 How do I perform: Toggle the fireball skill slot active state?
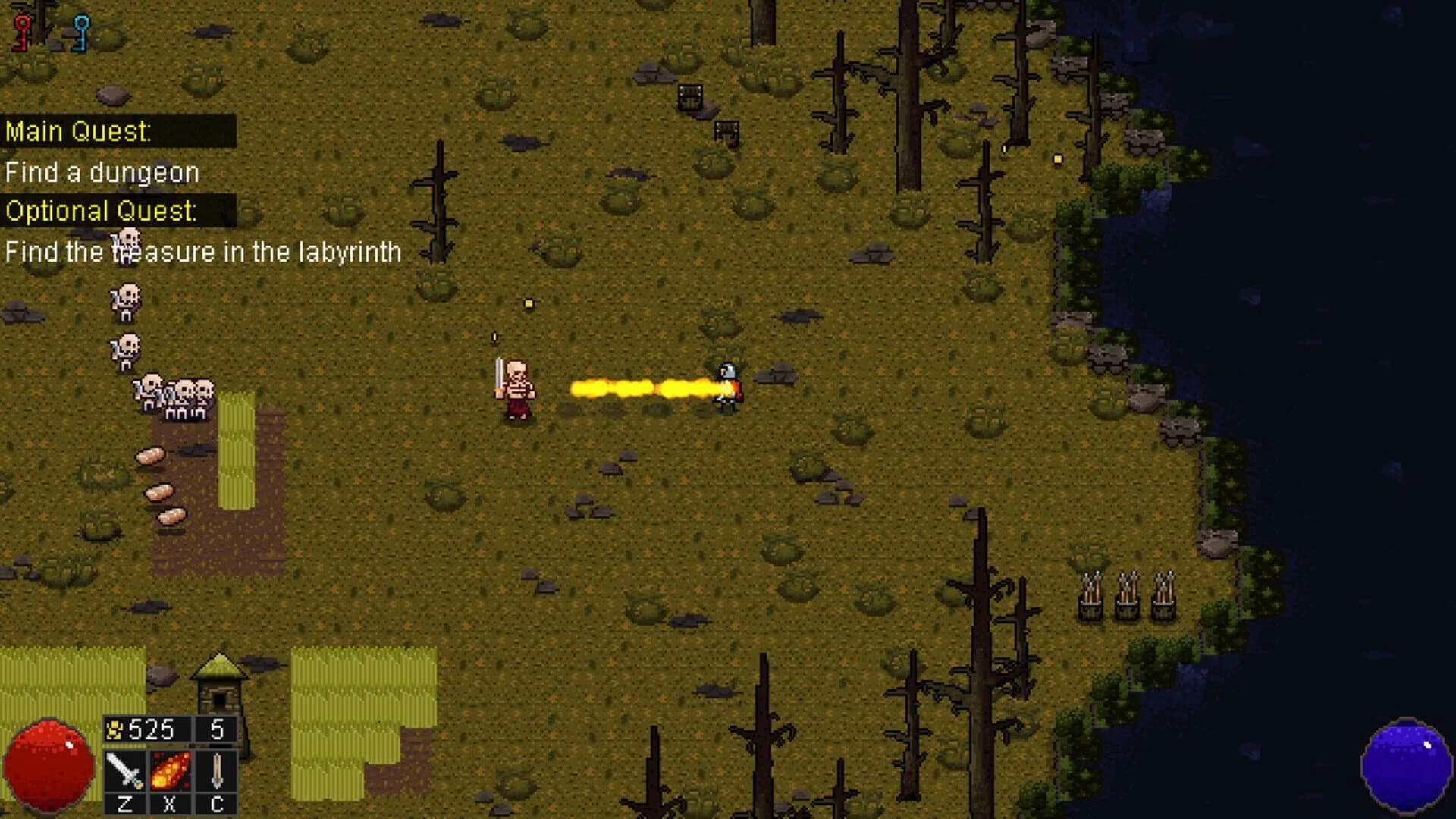169,770
